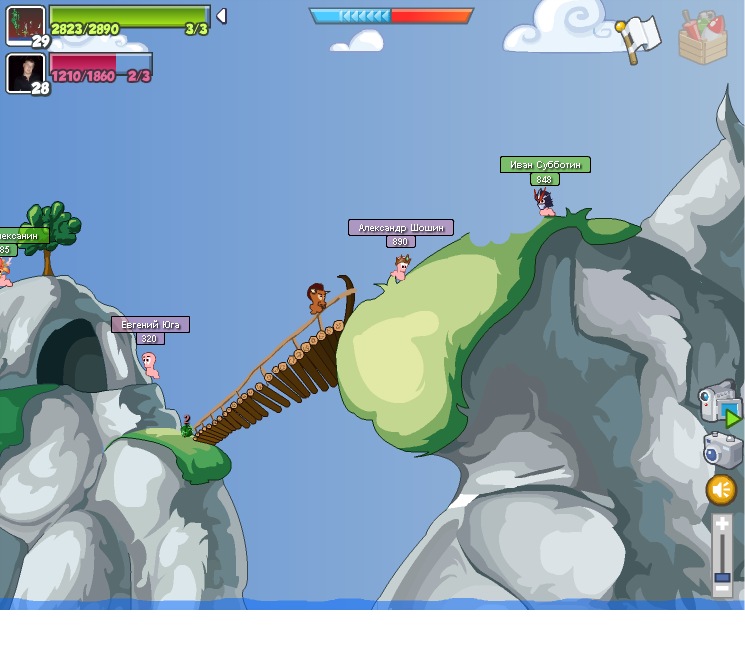Click the green team's level 29 avatar
The width and height of the screenshot is (745, 650).
(25, 25)
